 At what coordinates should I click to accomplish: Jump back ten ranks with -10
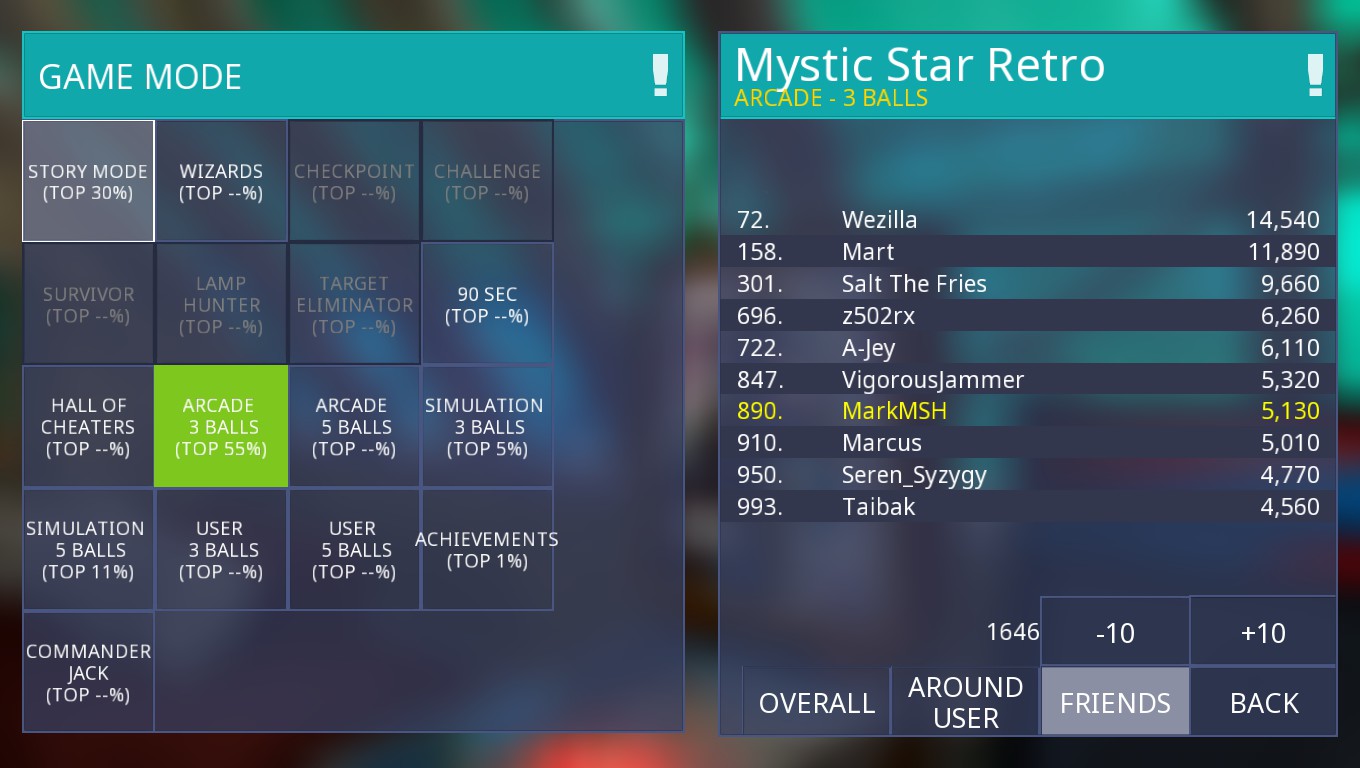point(1115,632)
